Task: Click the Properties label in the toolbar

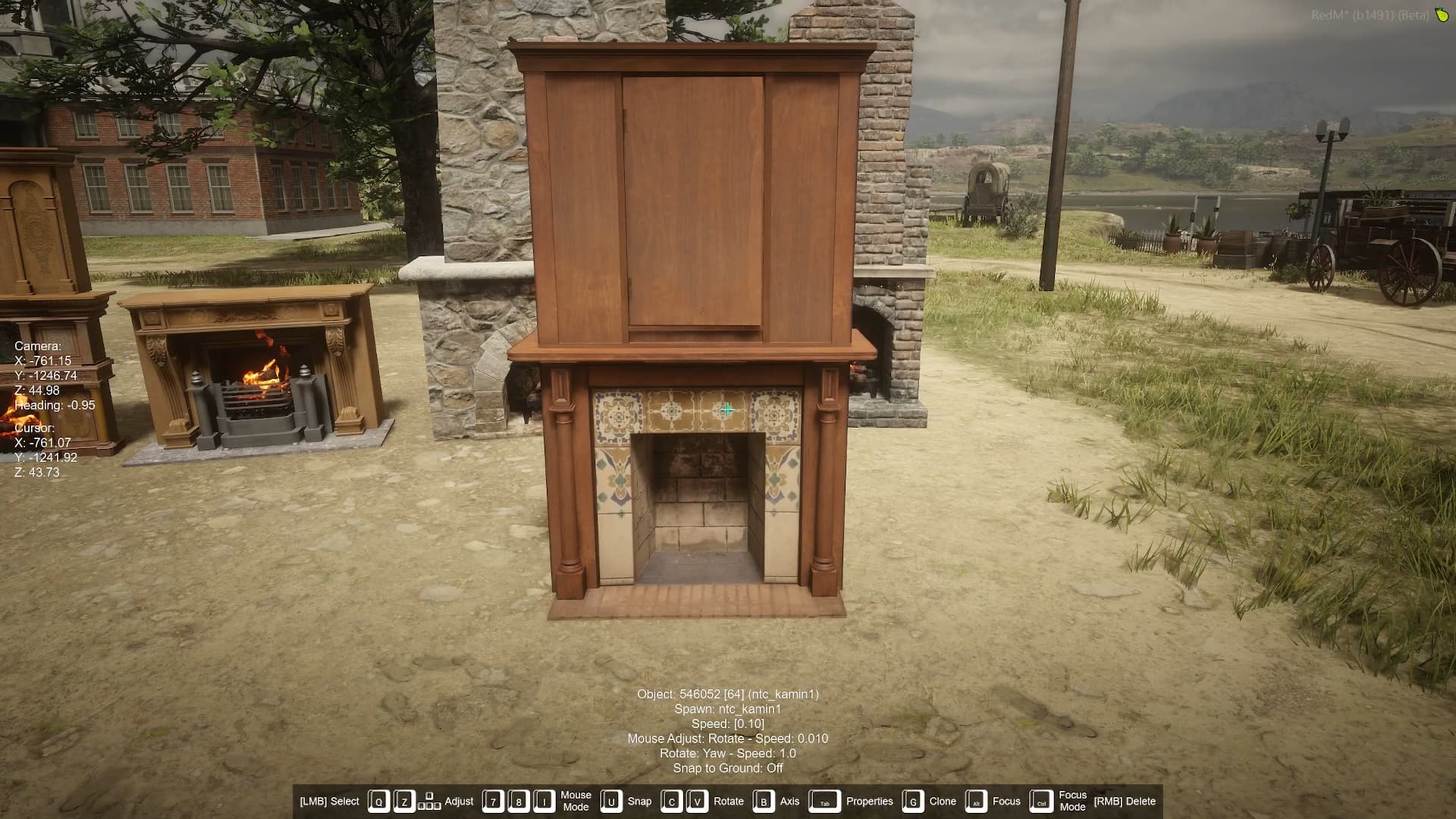Action: click(869, 801)
